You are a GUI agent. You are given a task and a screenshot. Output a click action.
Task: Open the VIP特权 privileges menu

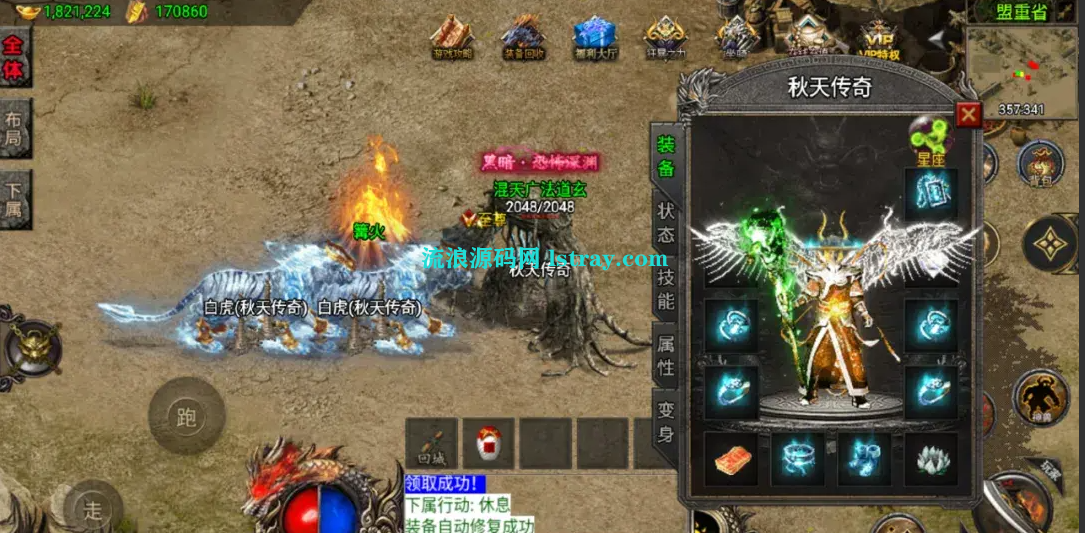tap(878, 38)
